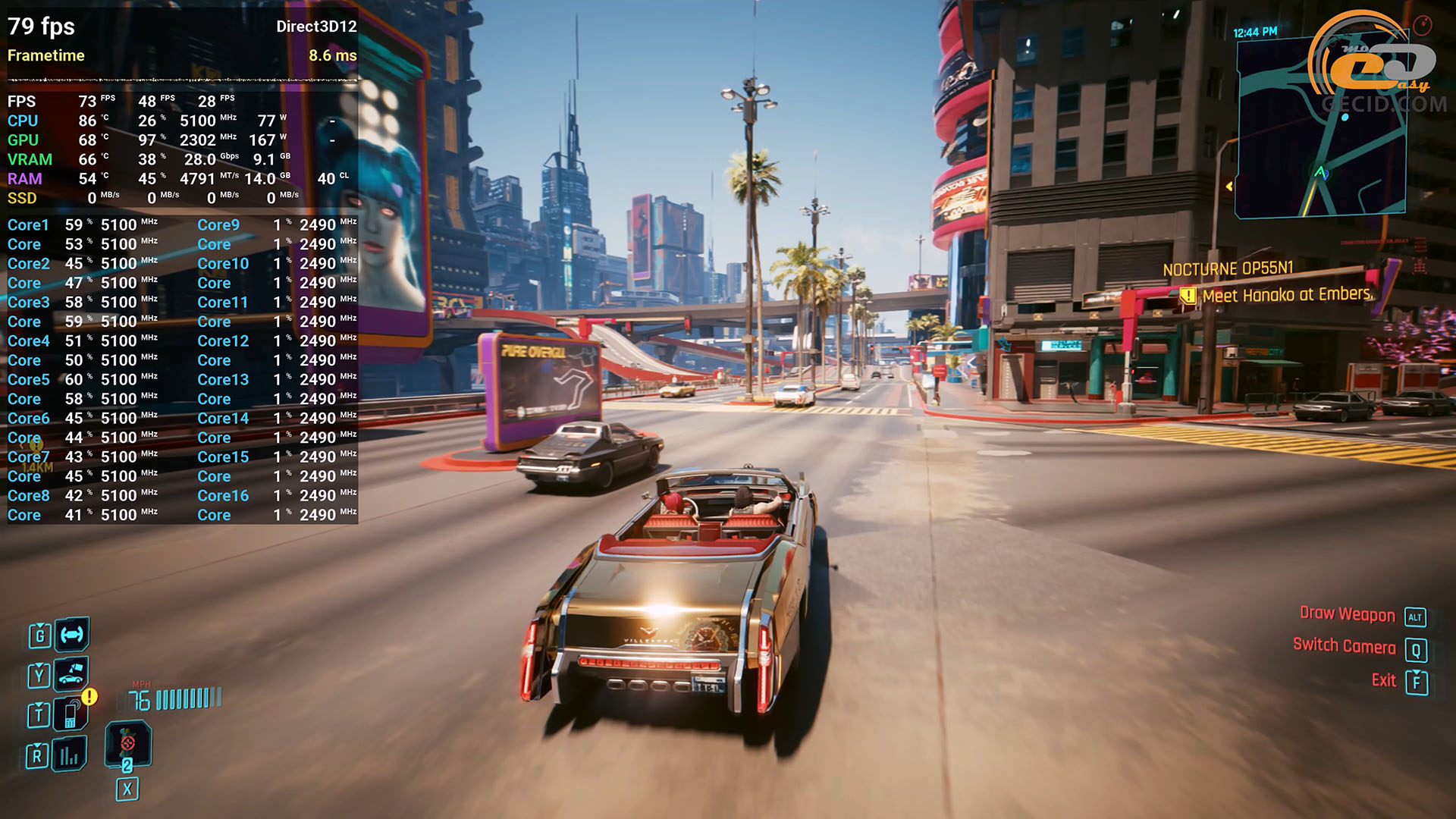
Task: Activate the call vehicle car icon
Action: click(x=71, y=673)
